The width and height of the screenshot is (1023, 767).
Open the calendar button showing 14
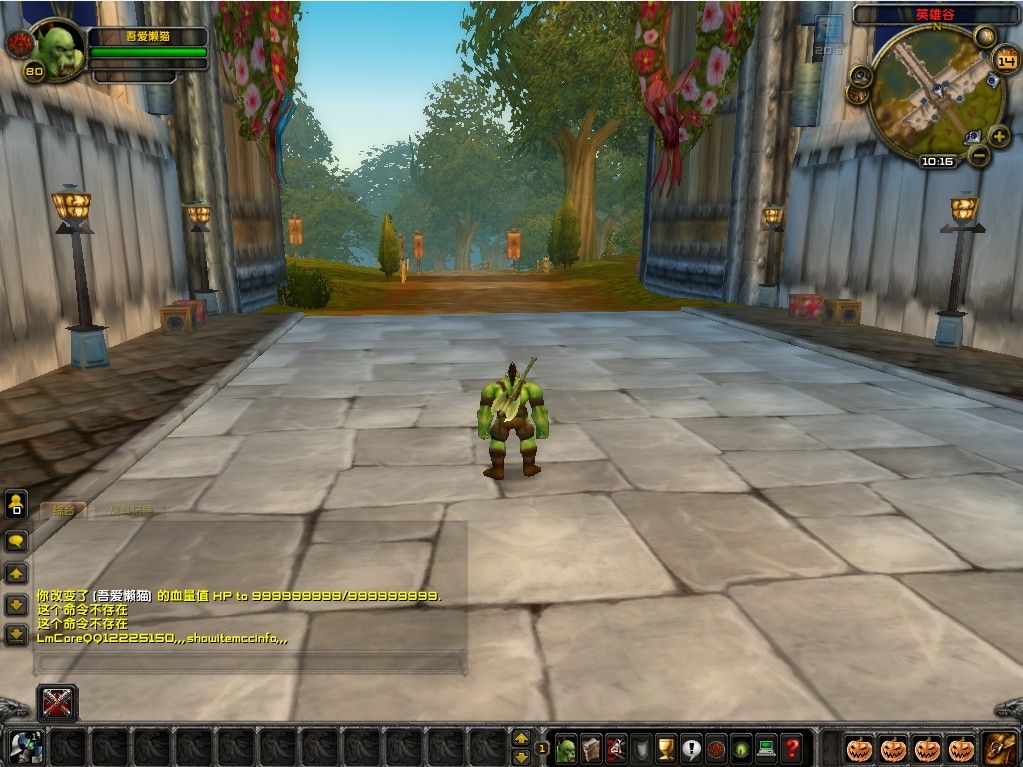[x=1004, y=60]
